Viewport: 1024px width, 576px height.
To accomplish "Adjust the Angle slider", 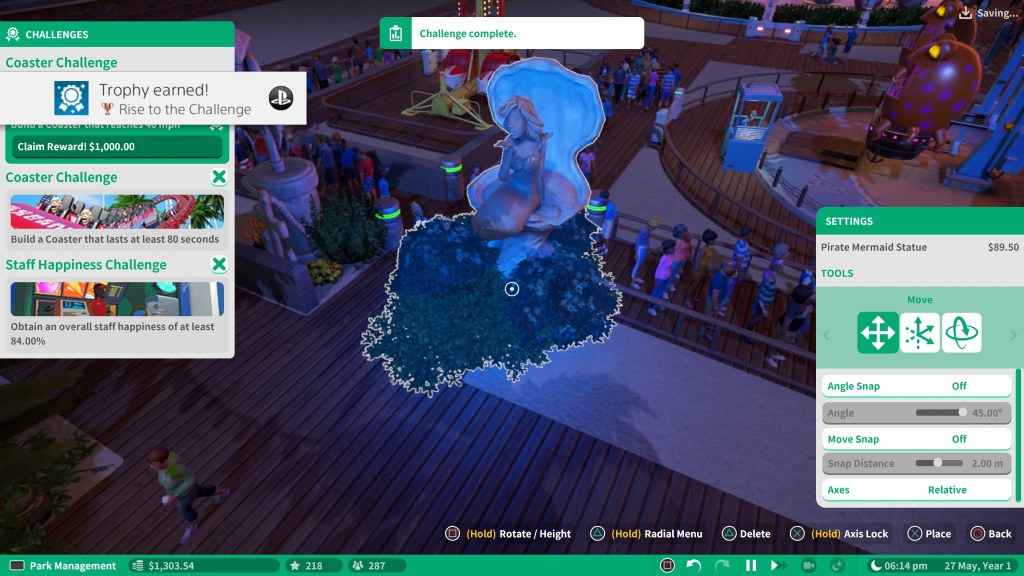I will coord(941,412).
